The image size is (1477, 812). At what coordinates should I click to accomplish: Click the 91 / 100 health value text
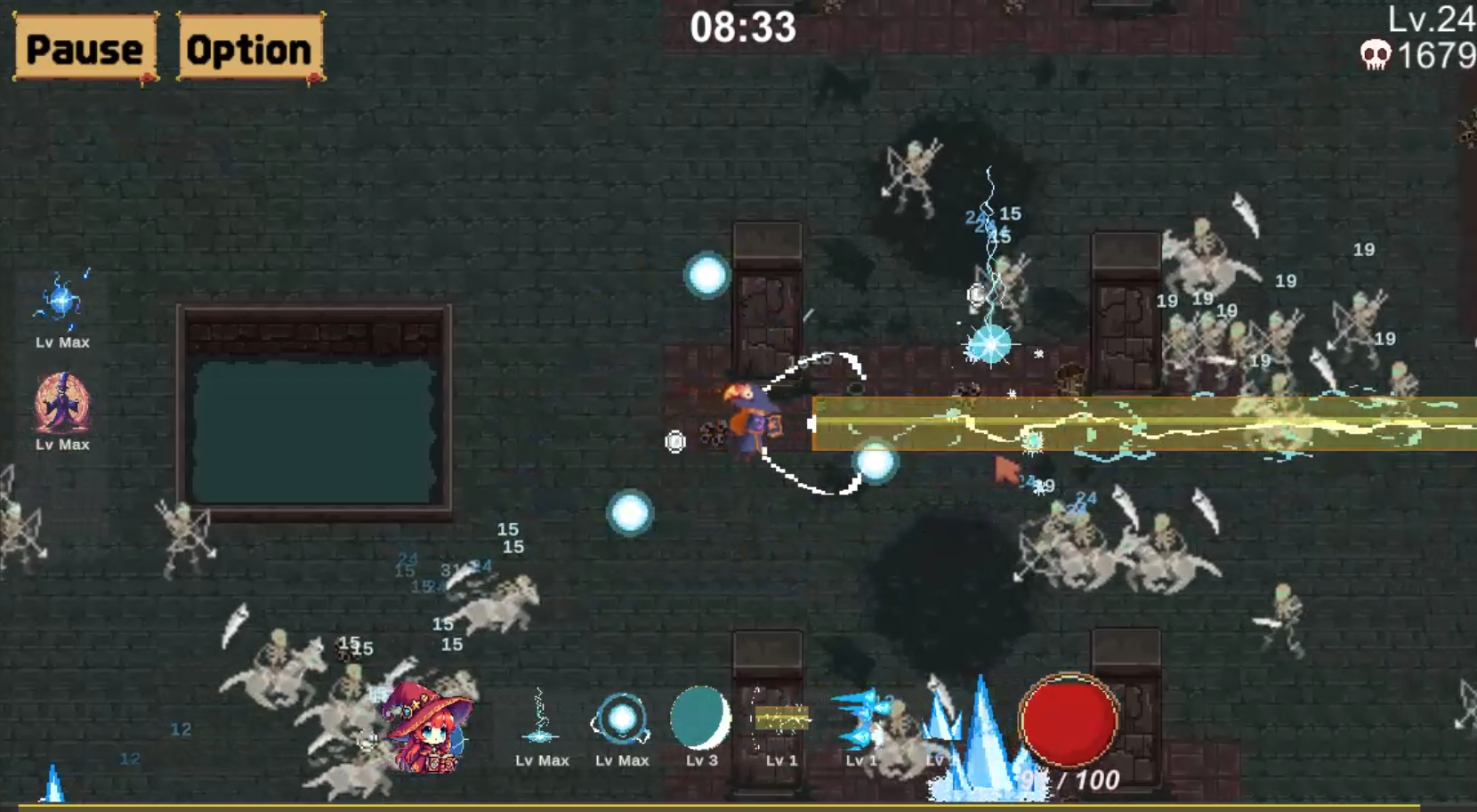tap(1072, 782)
